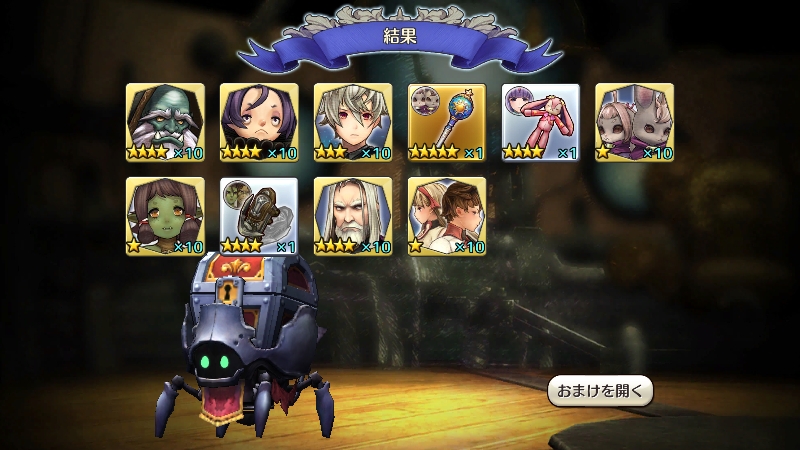Choose the purple-haired girl result card
Viewport: 800px width, 450px height.
click(259, 122)
